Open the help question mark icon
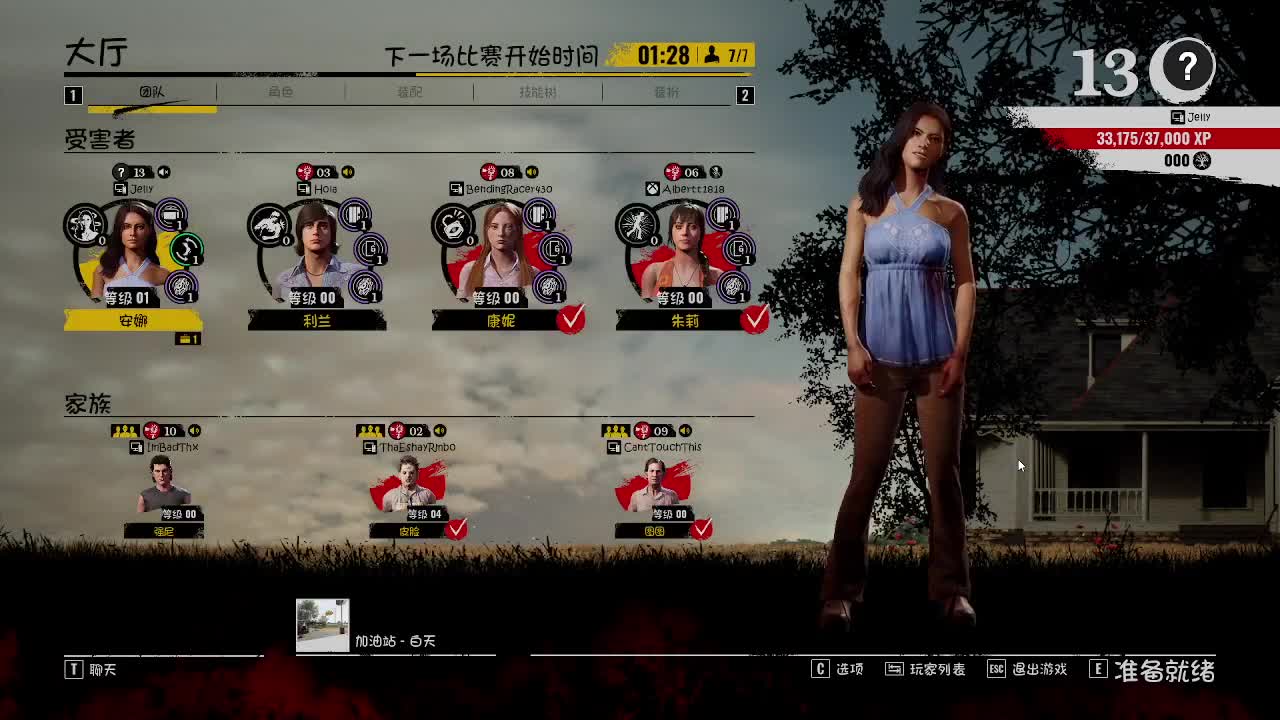Image resolution: width=1280 pixels, height=720 pixels. (1186, 67)
